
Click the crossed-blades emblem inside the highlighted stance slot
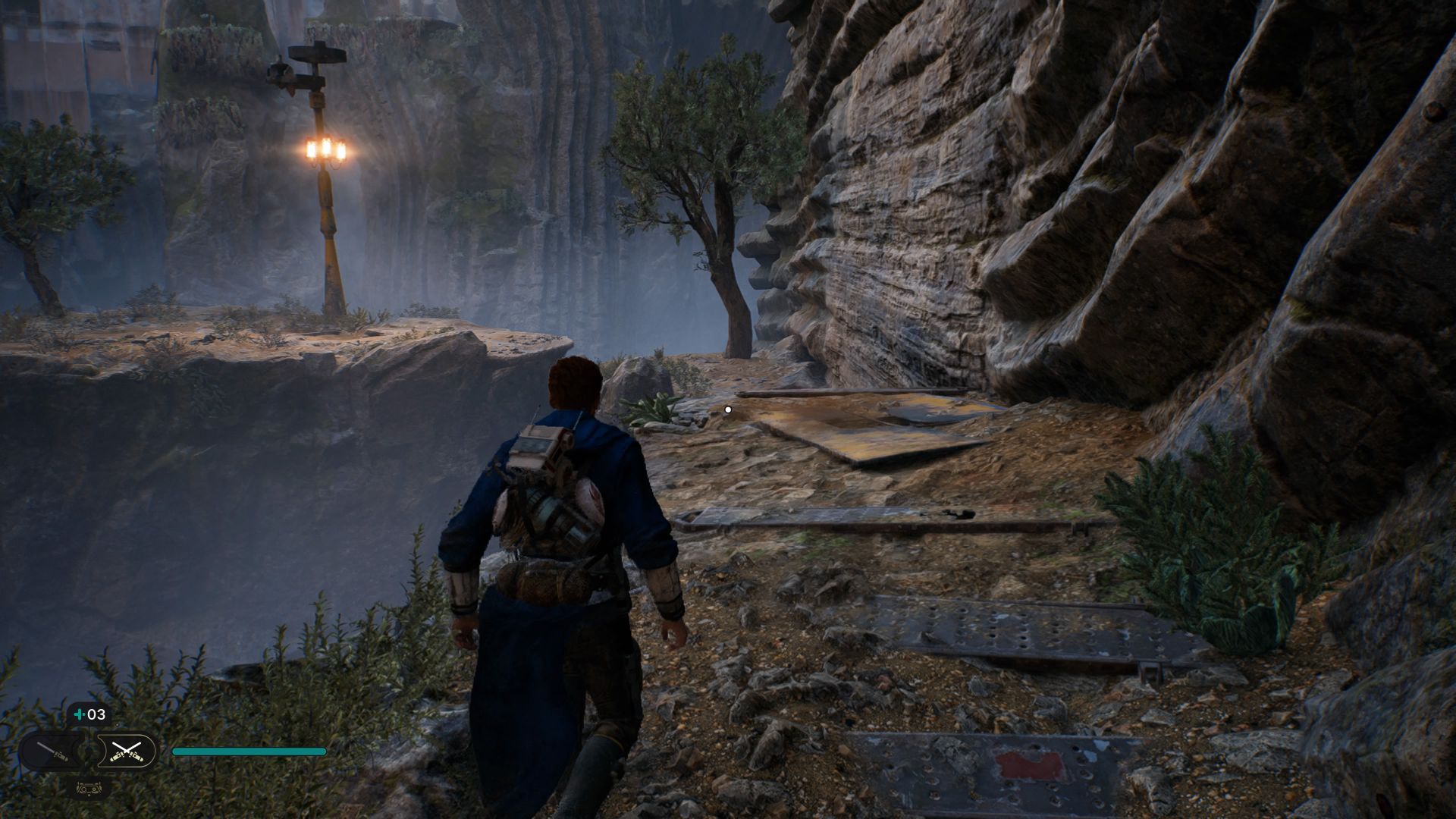(127, 750)
